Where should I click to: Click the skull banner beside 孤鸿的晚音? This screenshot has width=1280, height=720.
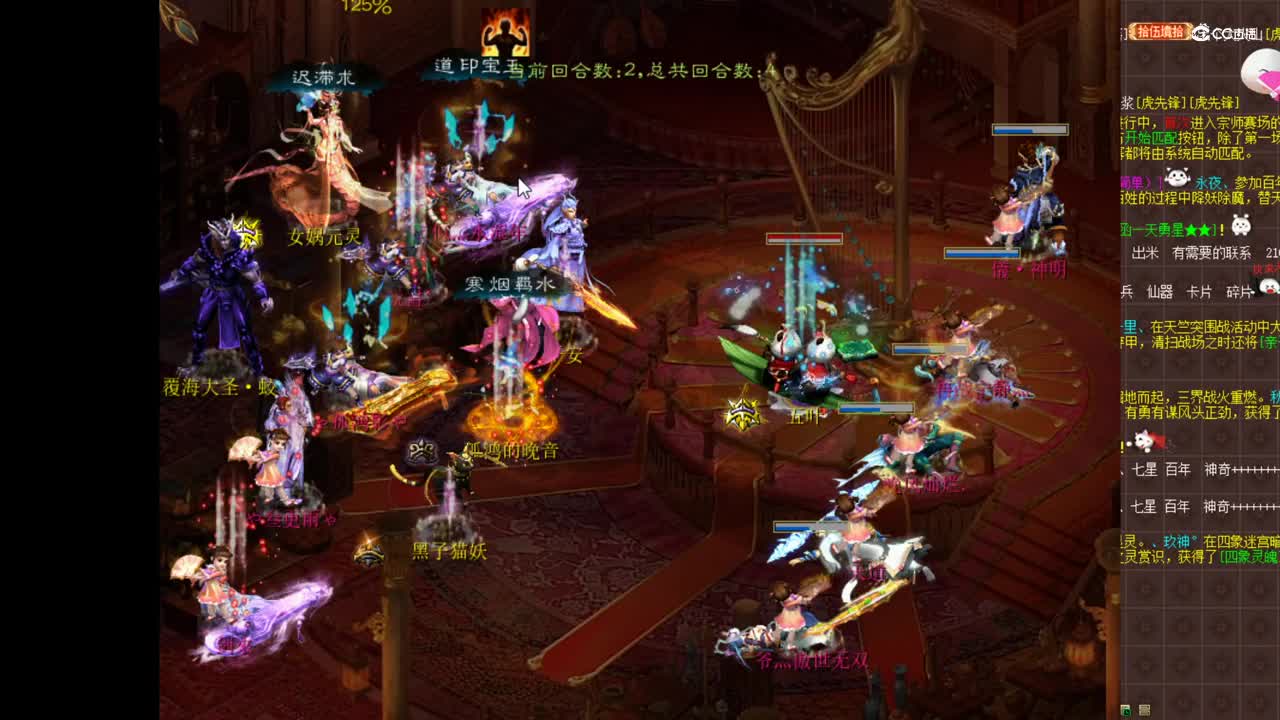click(422, 449)
